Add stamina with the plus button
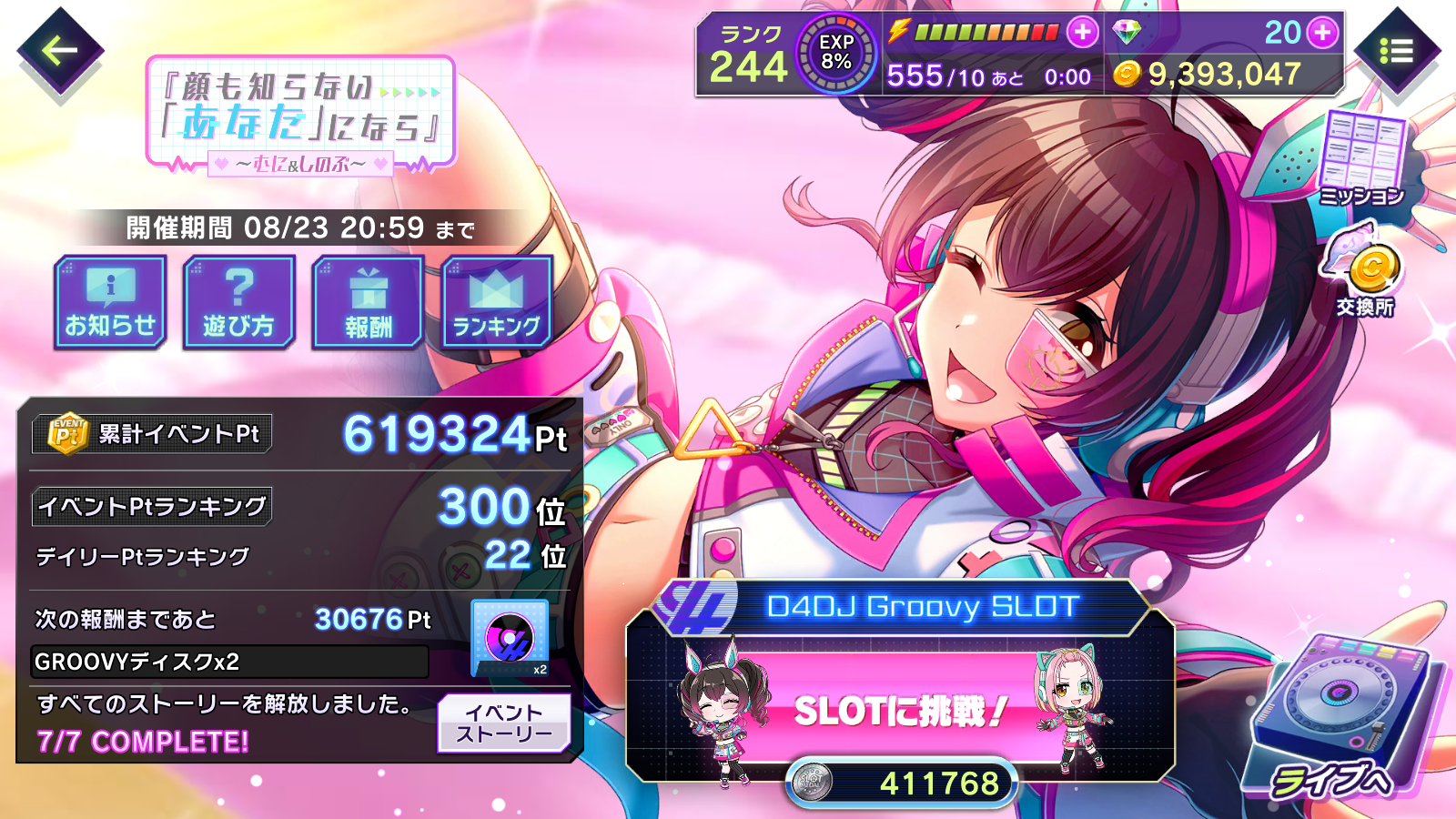1456x819 pixels. 1082,33
